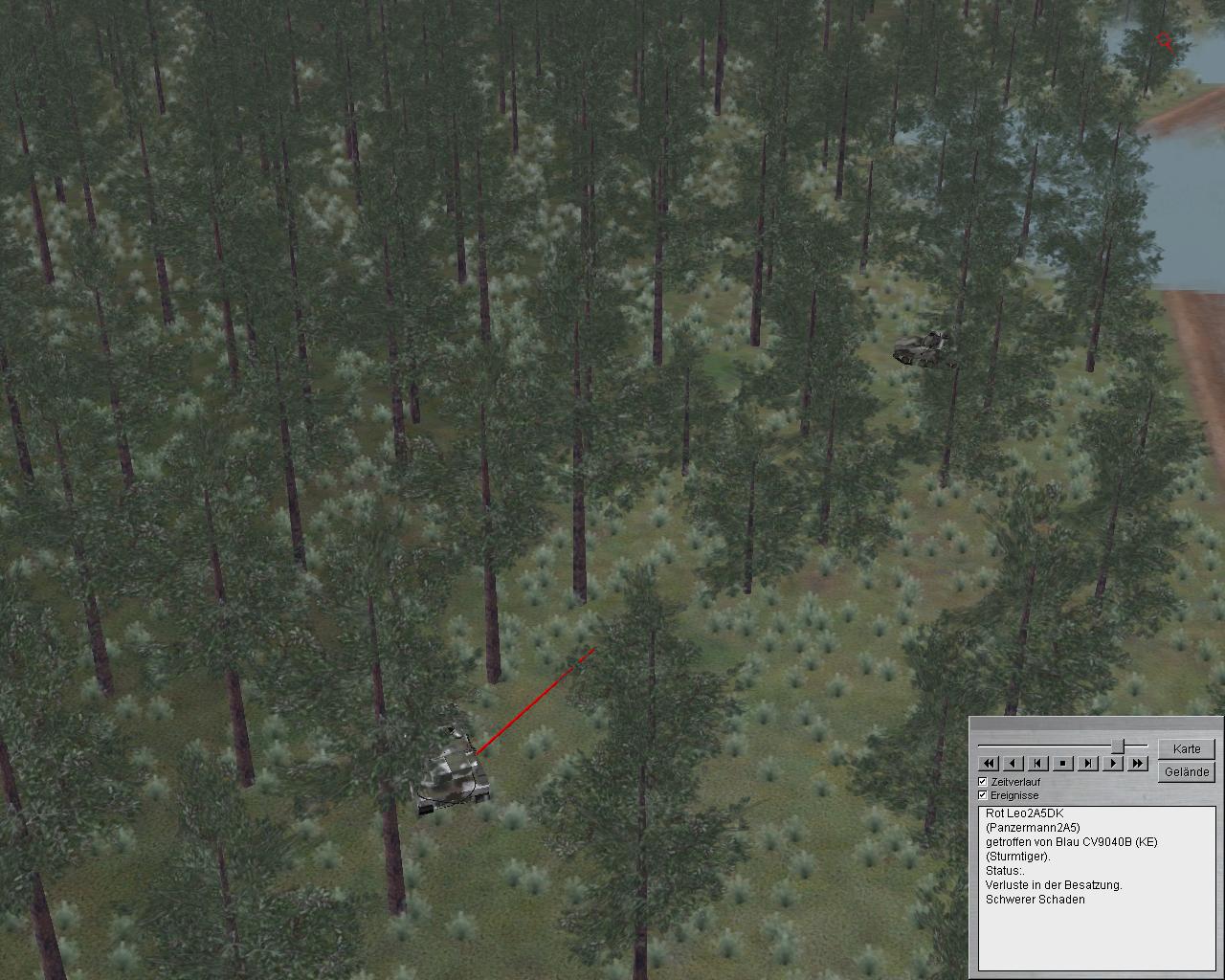The image size is (1225, 980).
Task: Click the fast rewind double-arrow button
Action: [989, 764]
